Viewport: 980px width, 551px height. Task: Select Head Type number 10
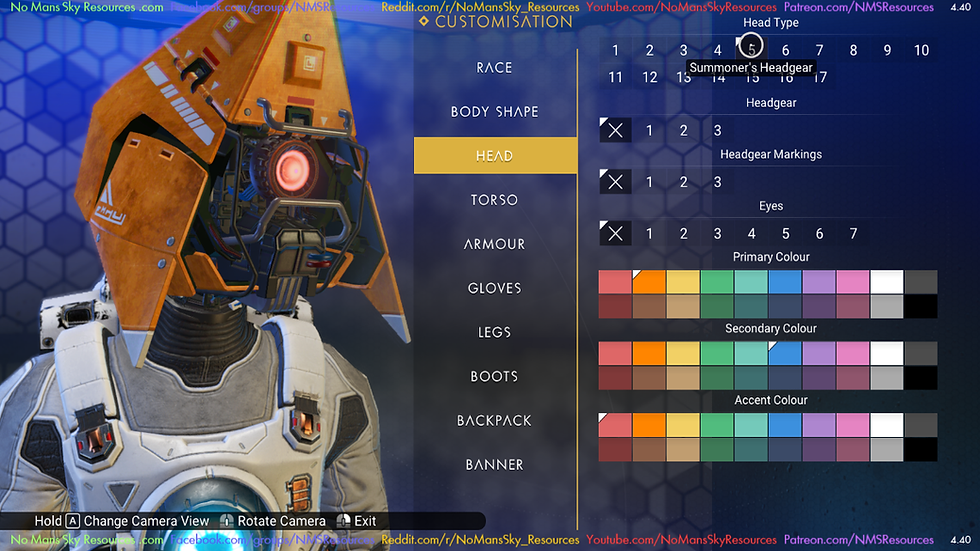click(x=921, y=51)
